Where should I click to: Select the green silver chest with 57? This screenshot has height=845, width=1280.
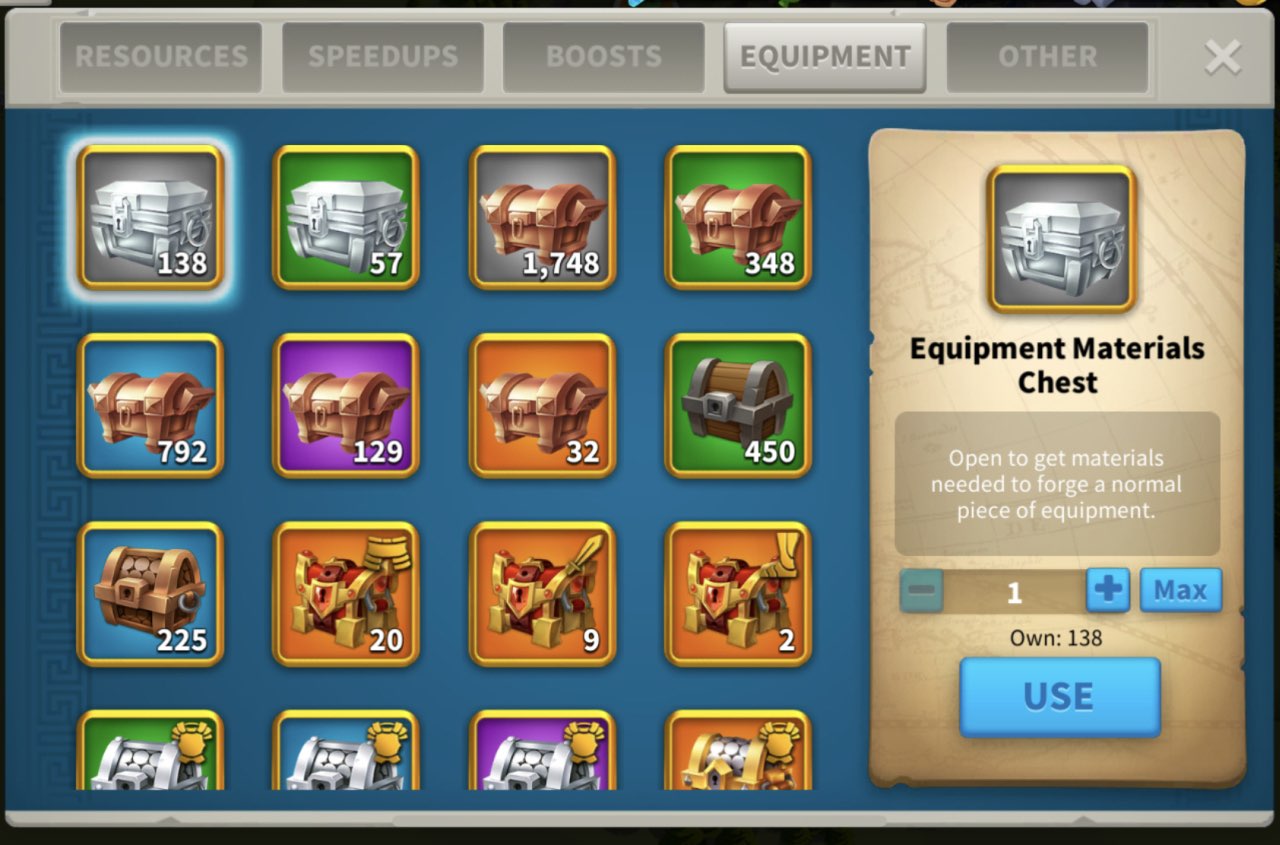[x=346, y=217]
